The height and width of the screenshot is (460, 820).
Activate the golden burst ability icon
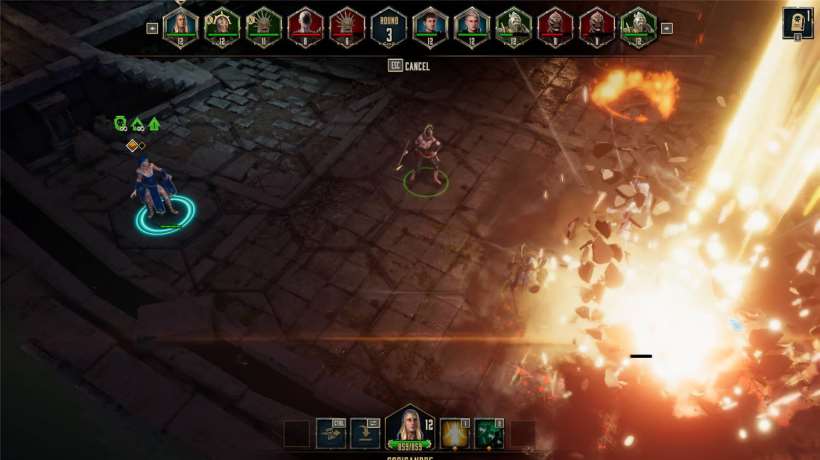pos(455,432)
